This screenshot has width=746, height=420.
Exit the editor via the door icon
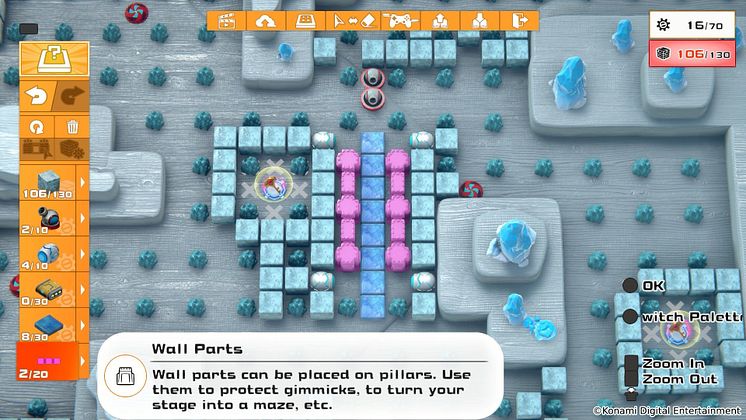click(x=519, y=20)
